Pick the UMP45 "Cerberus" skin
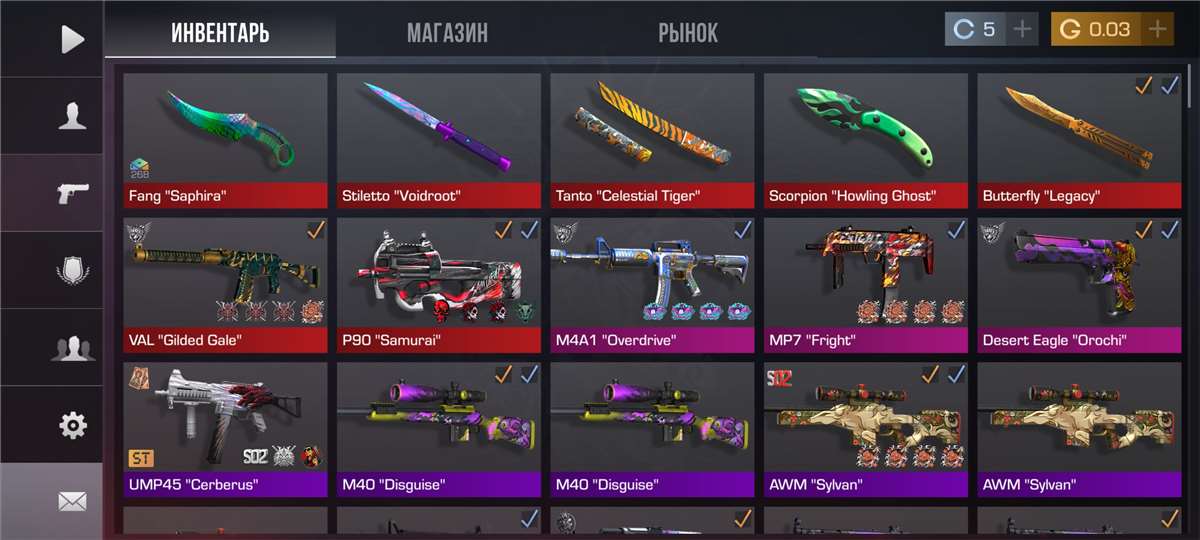1200x540 pixels. tap(226, 427)
